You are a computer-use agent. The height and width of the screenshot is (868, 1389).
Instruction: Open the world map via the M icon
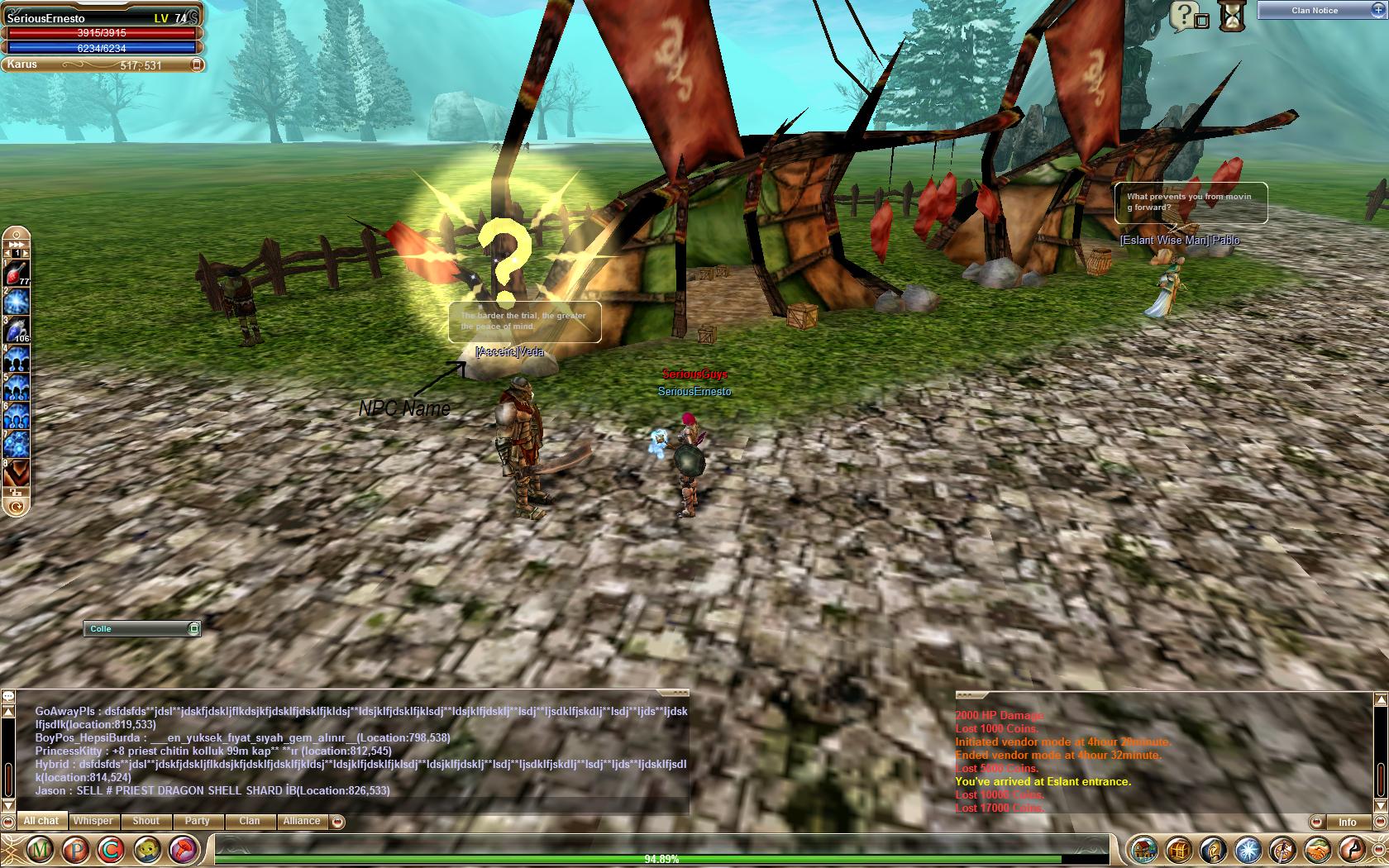pos(40,847)
